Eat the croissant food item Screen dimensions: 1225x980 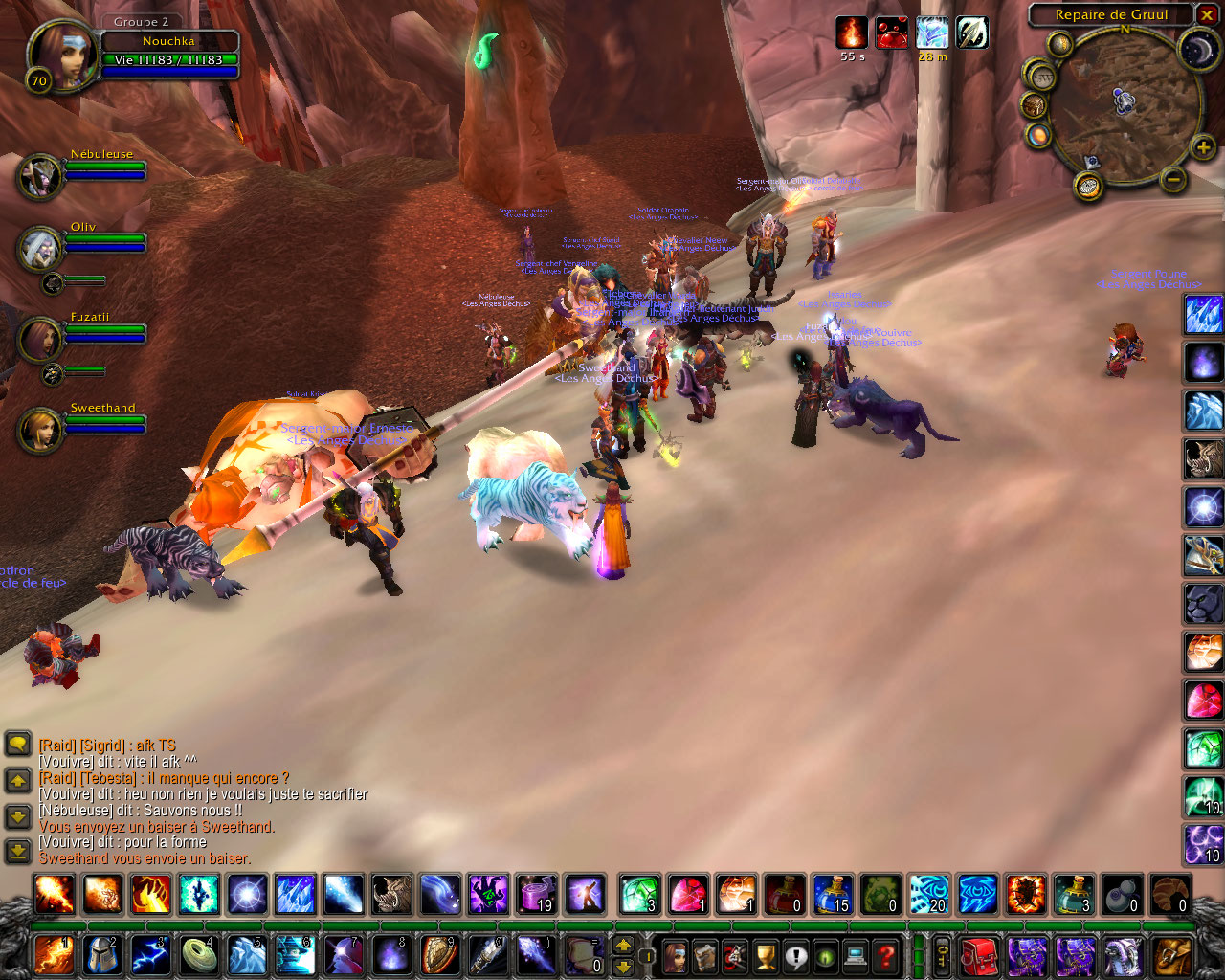[x=1169, y=895]
